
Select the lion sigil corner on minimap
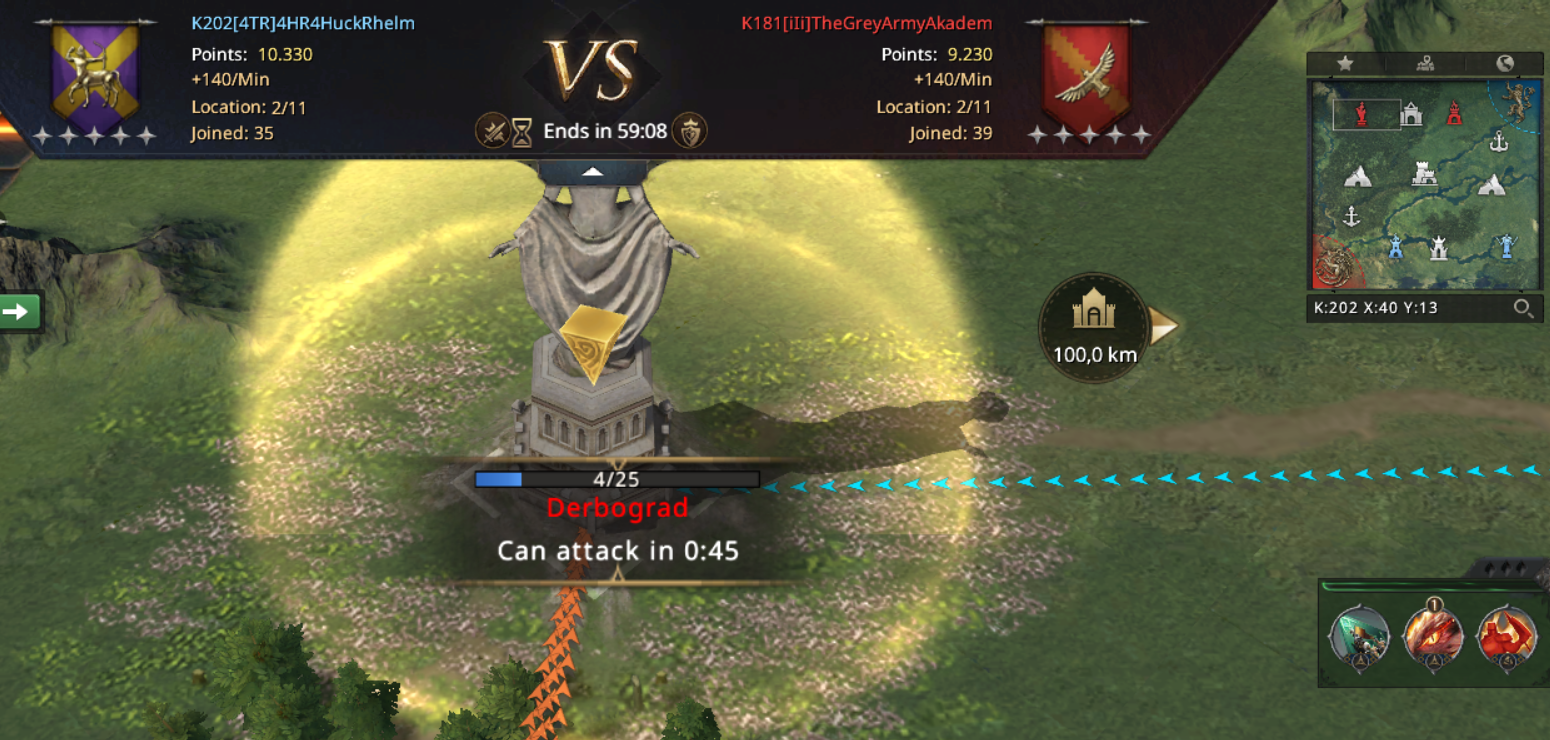1517,100
